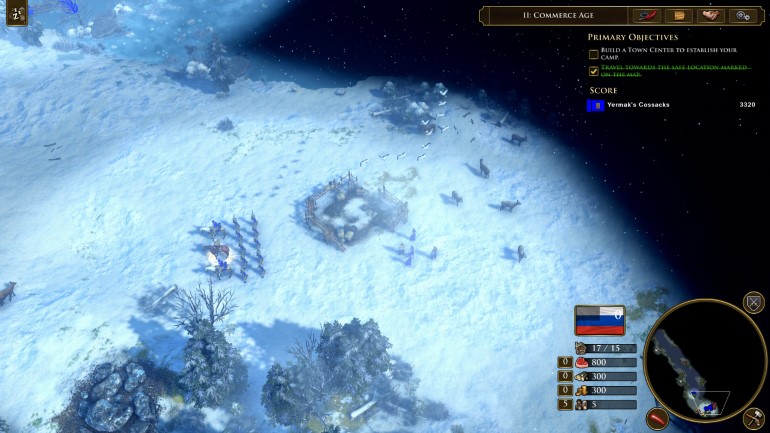Click the red horn button beside minimap
Viewport: 770px width, 433px height.
pyautogui.click(x=657, y=418)
